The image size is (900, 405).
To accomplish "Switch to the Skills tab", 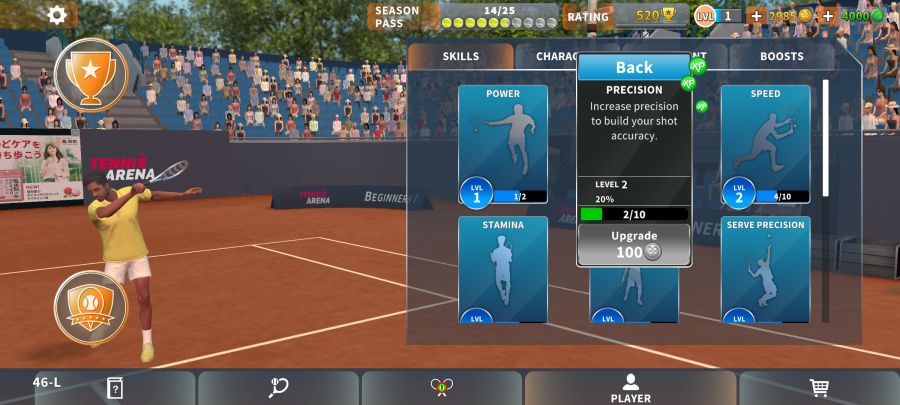I will coord(461,57).
